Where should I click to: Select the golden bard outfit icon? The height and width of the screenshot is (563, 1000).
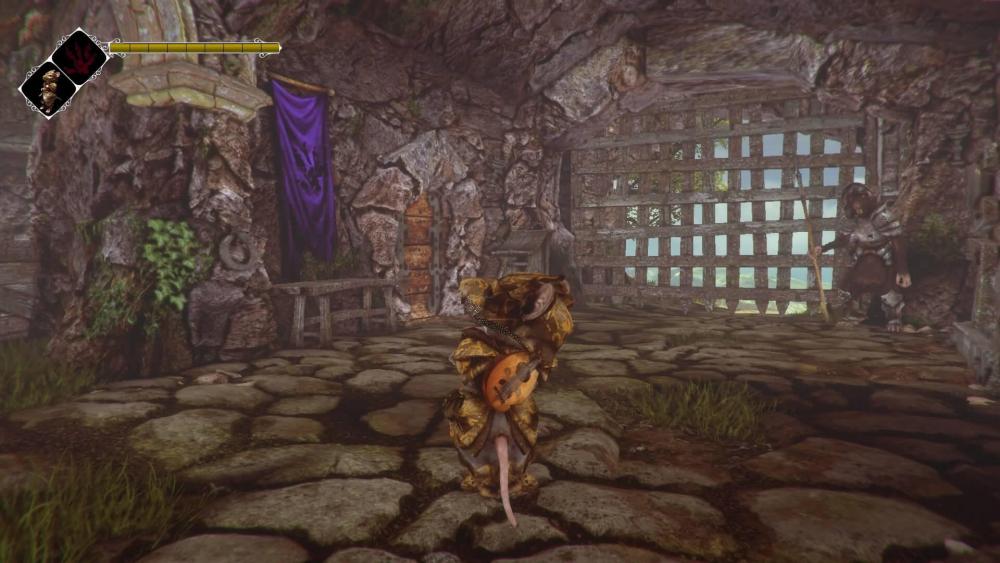[48, 88]
